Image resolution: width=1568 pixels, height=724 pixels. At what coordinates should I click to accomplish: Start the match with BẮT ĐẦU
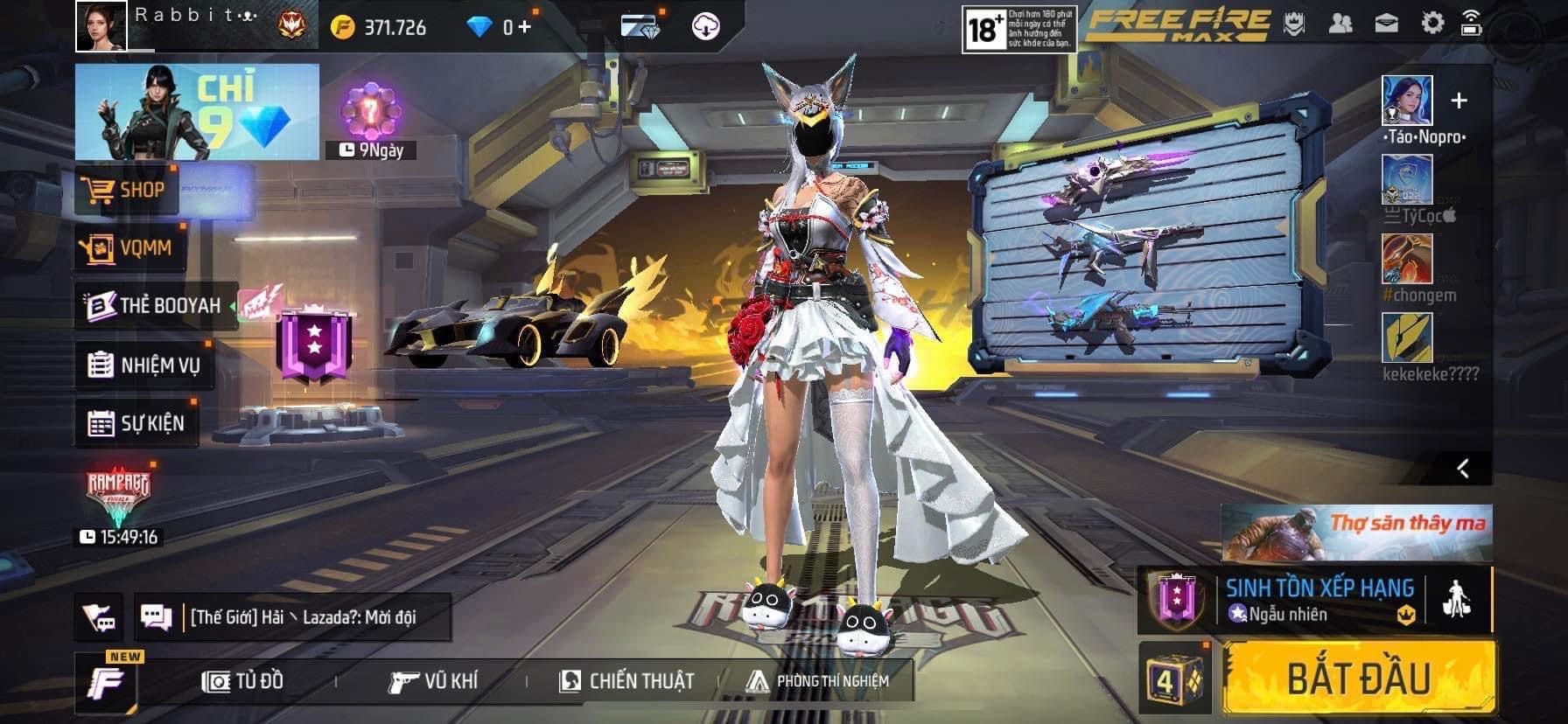(1358, 679)
